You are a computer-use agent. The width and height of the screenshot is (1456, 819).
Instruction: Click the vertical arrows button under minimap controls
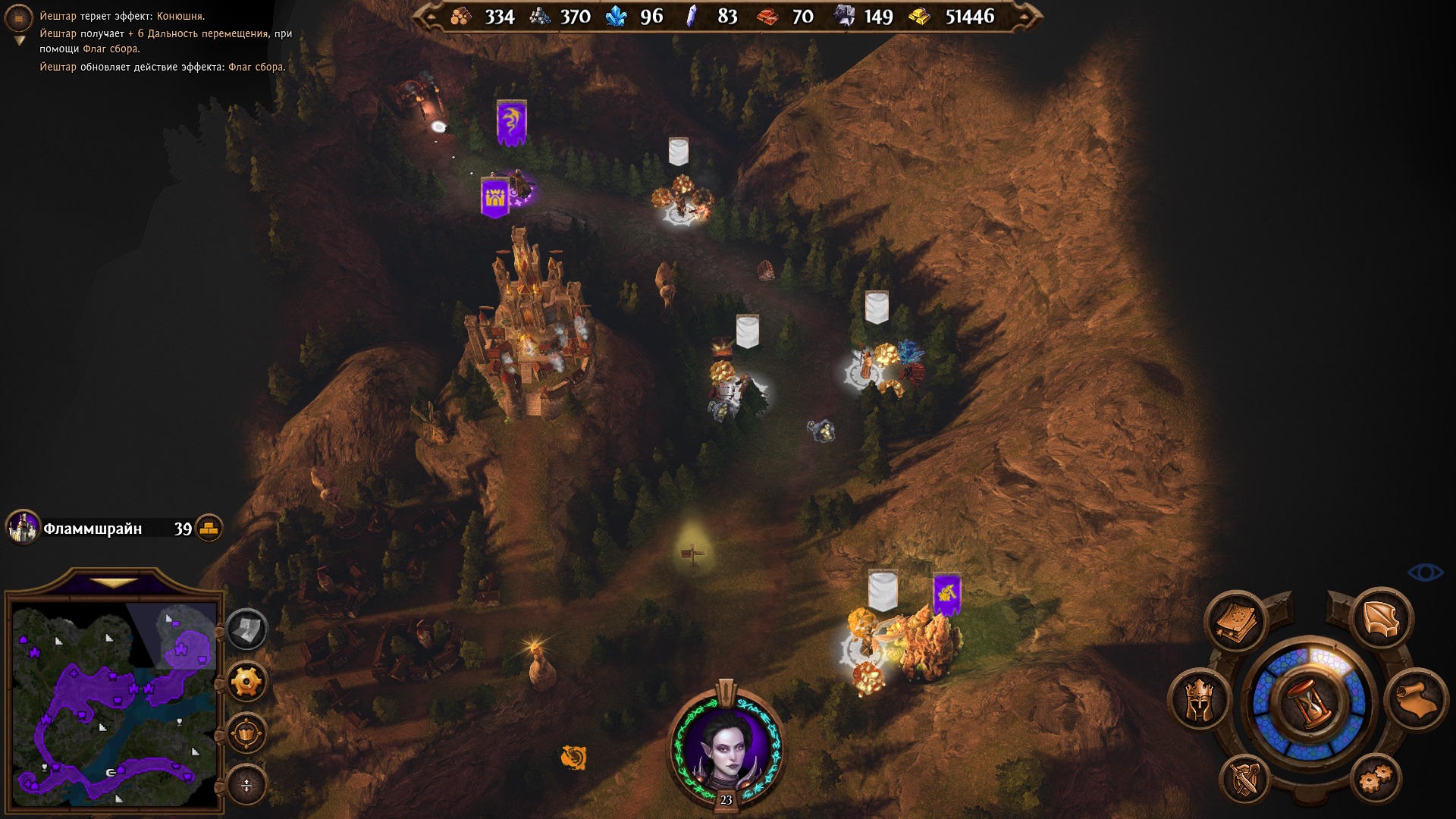click(246, 785)
